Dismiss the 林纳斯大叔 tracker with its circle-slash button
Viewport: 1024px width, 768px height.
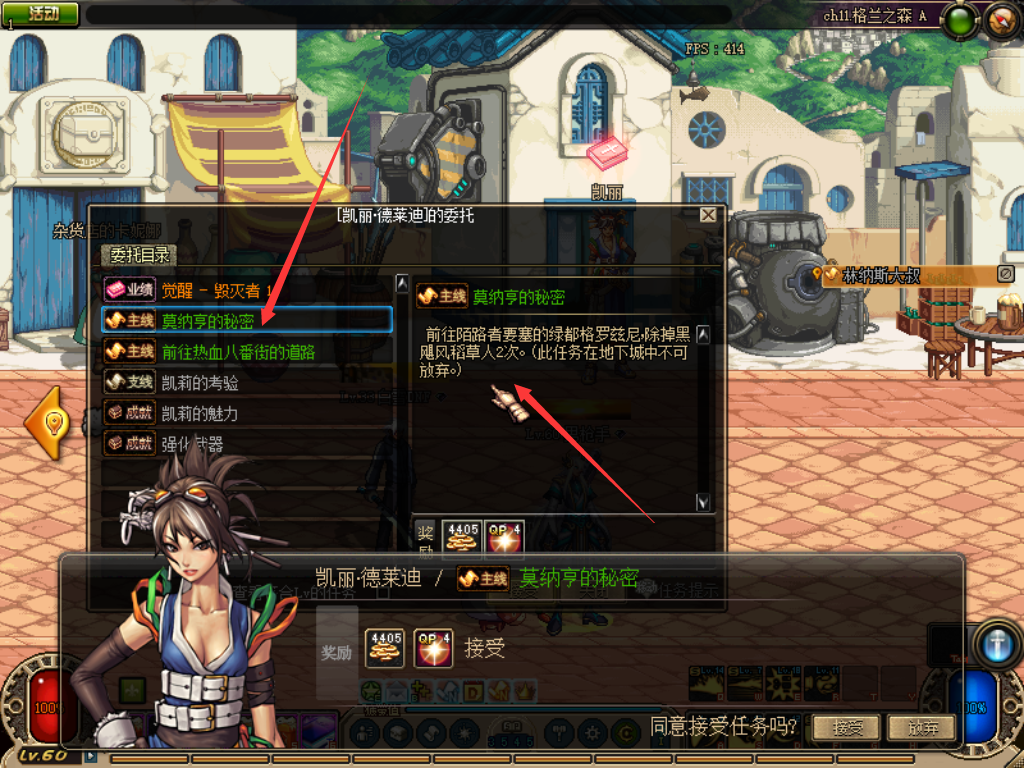pos(1006,273)
